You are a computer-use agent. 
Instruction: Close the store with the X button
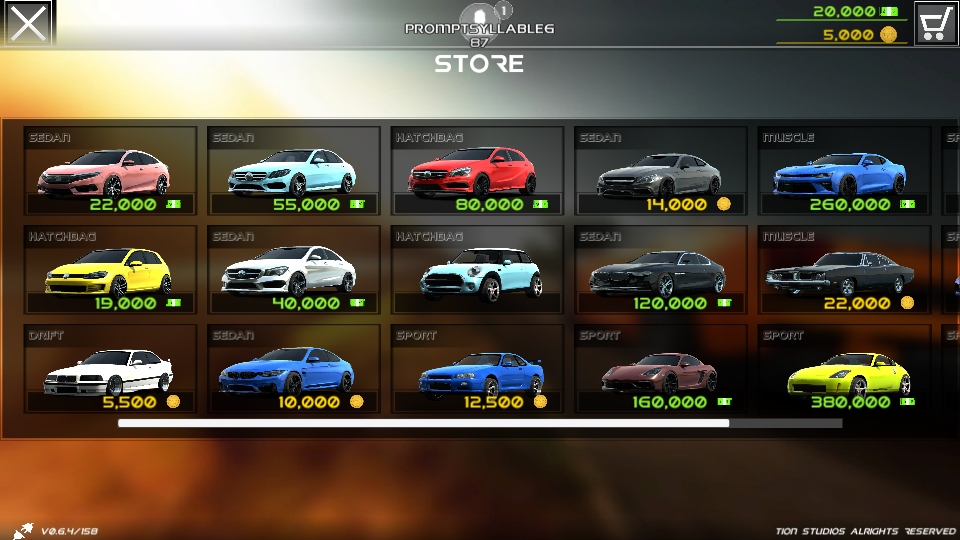[28, 23]
